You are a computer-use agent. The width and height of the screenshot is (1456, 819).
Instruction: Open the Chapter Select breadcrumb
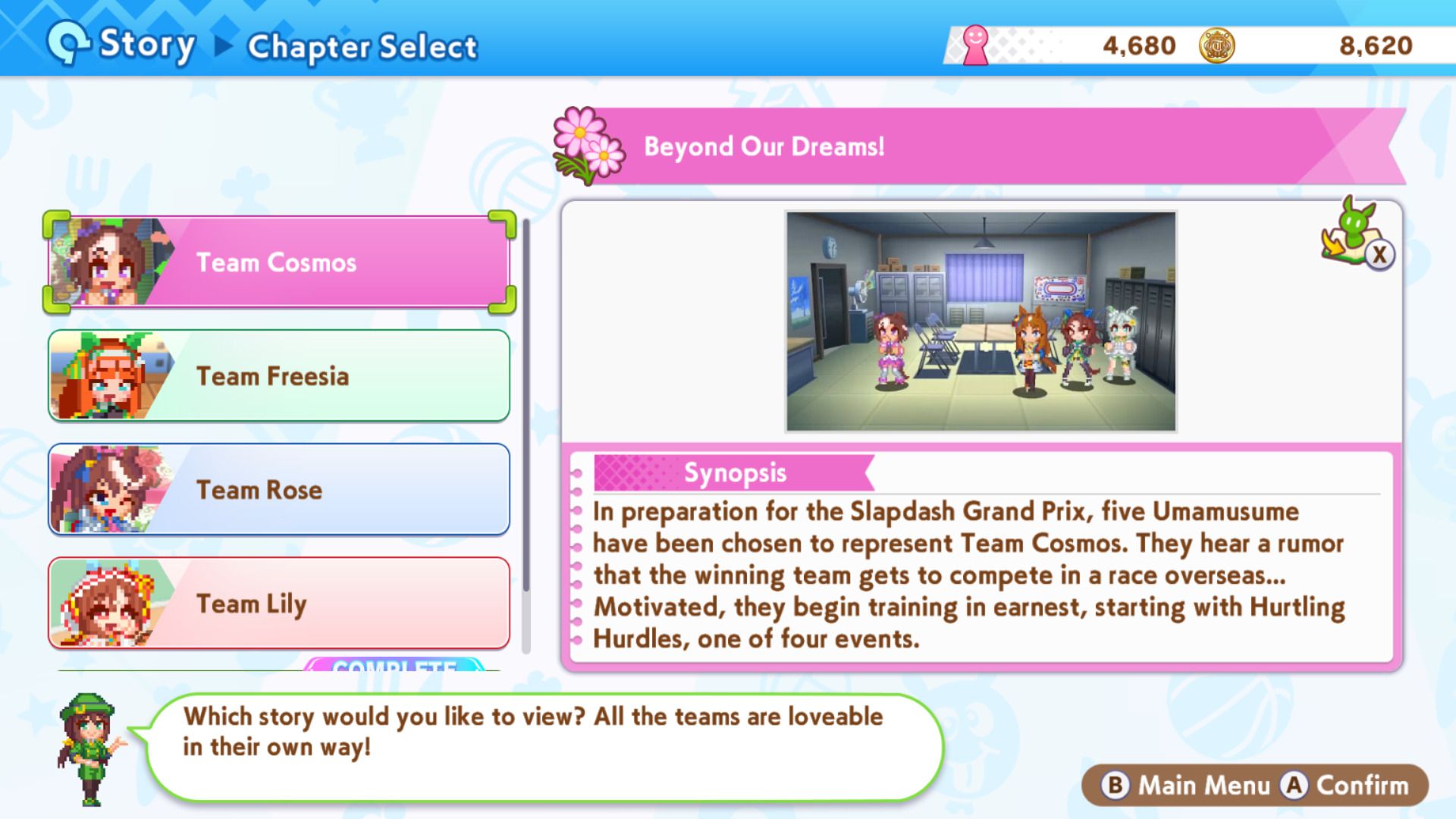pyautogui.click(x=361, y=45)
